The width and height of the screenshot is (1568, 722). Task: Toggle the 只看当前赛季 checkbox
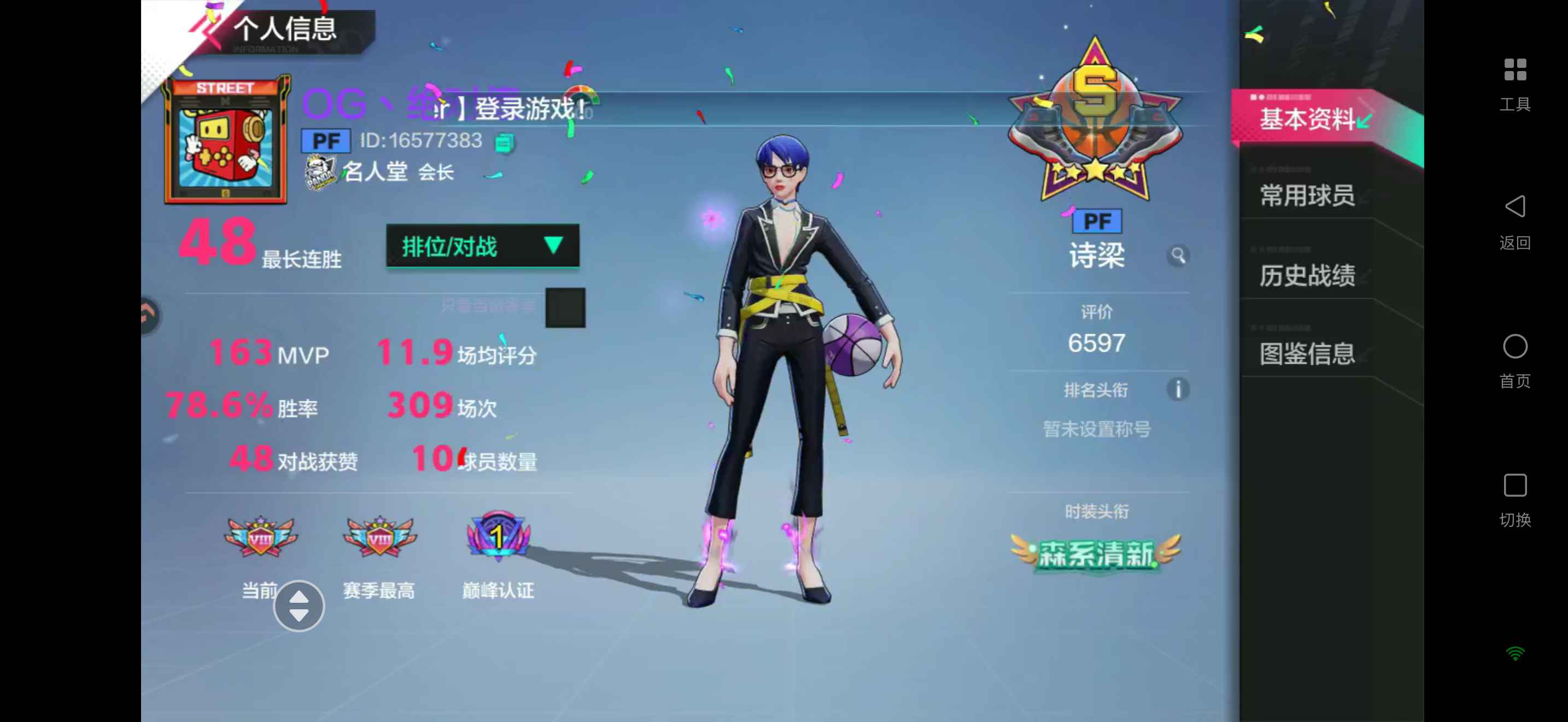click(564, 307)
